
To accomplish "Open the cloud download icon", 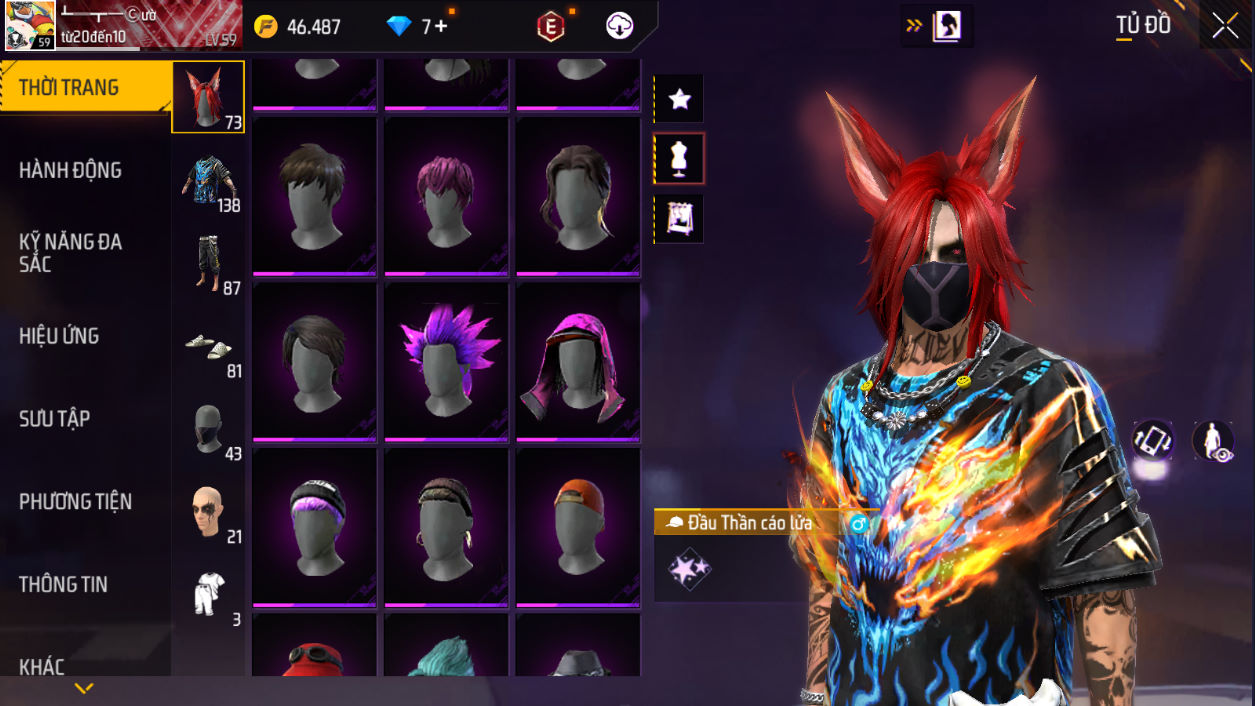I will coord(619,27).
